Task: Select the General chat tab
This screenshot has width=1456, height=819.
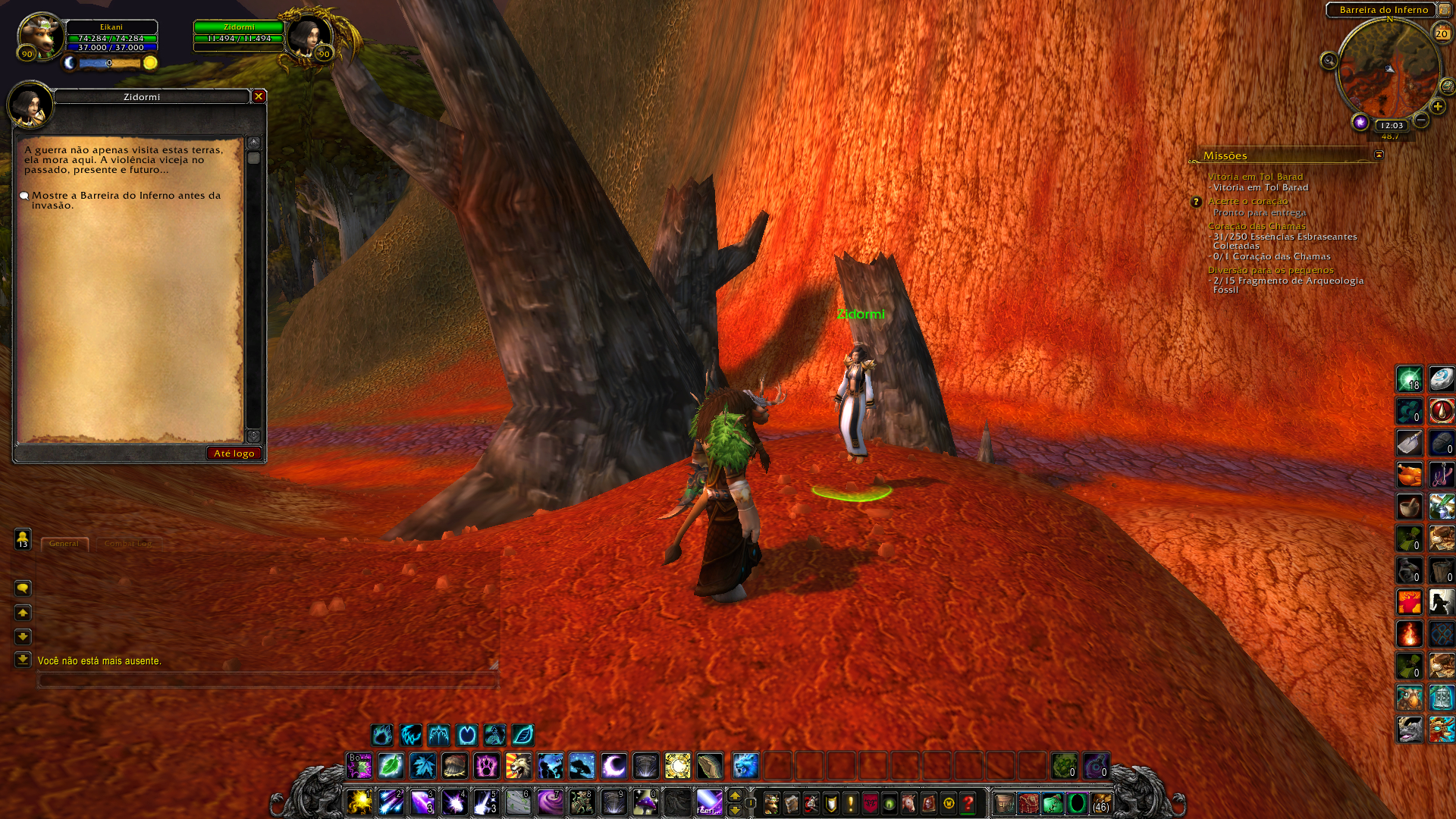Action: coord(64,544)
